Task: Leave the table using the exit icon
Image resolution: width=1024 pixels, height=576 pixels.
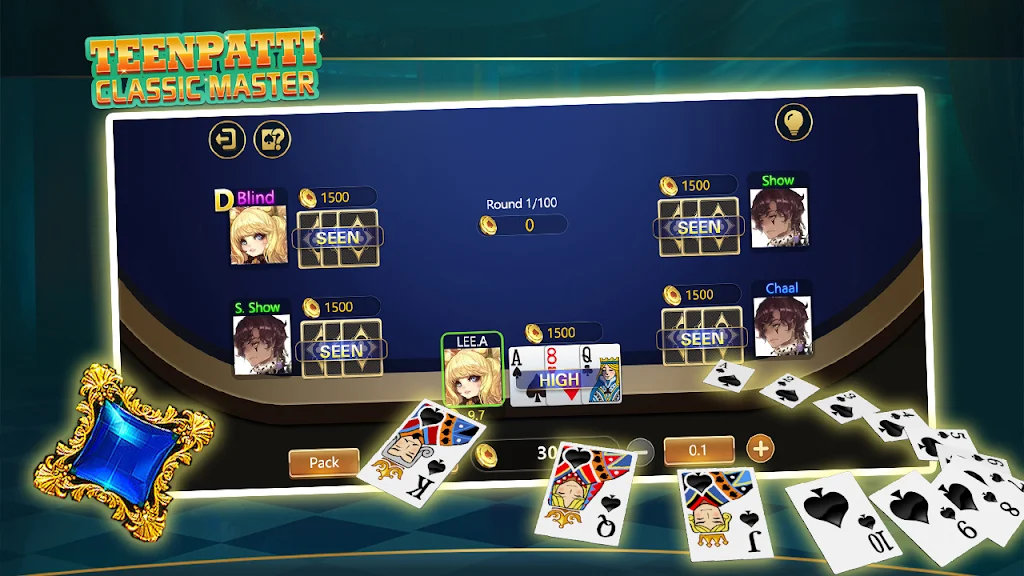Action: (x=227, y=139)
